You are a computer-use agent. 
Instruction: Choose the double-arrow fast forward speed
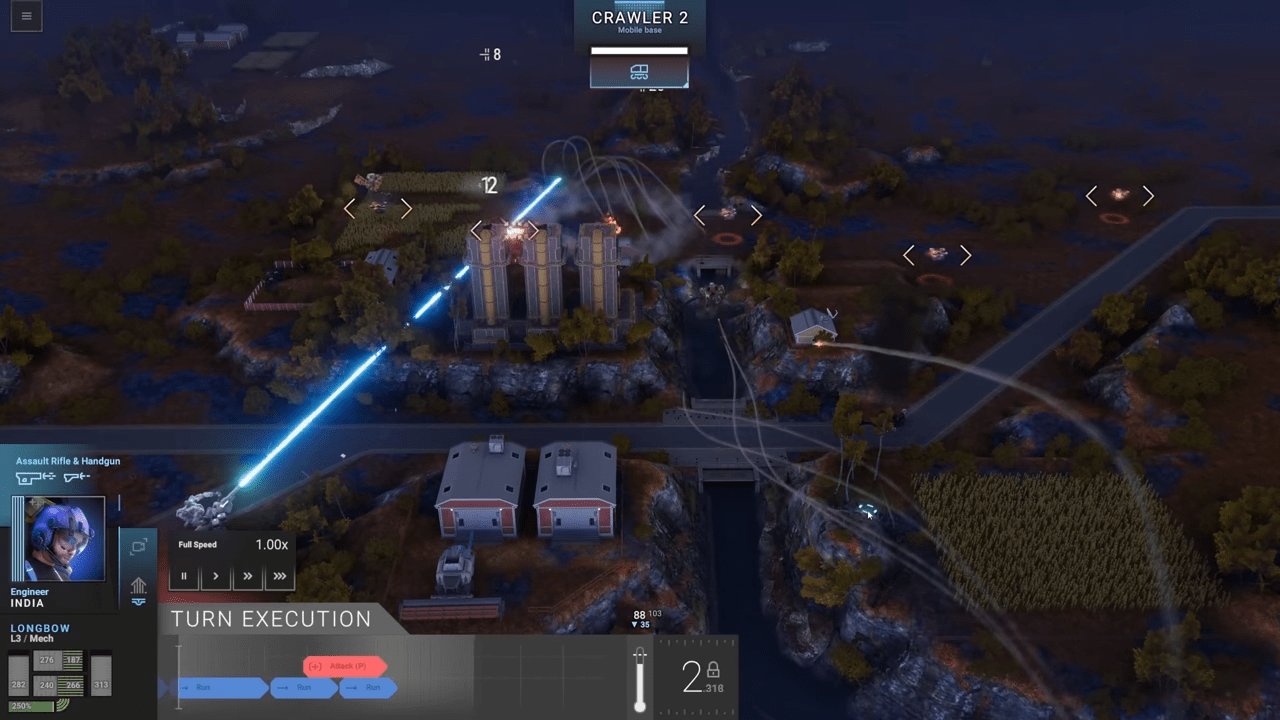click(x=247, y=576)
